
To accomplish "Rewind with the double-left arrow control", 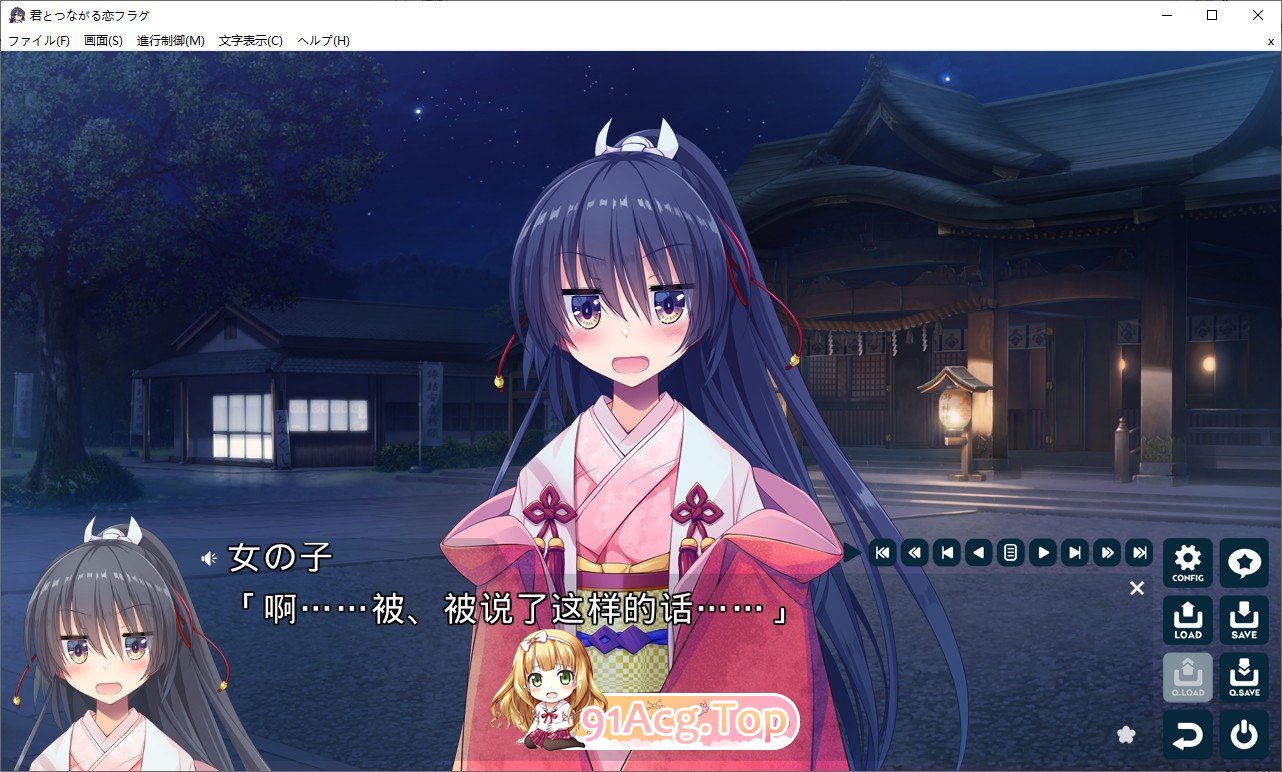I will (x=915, y=552).
